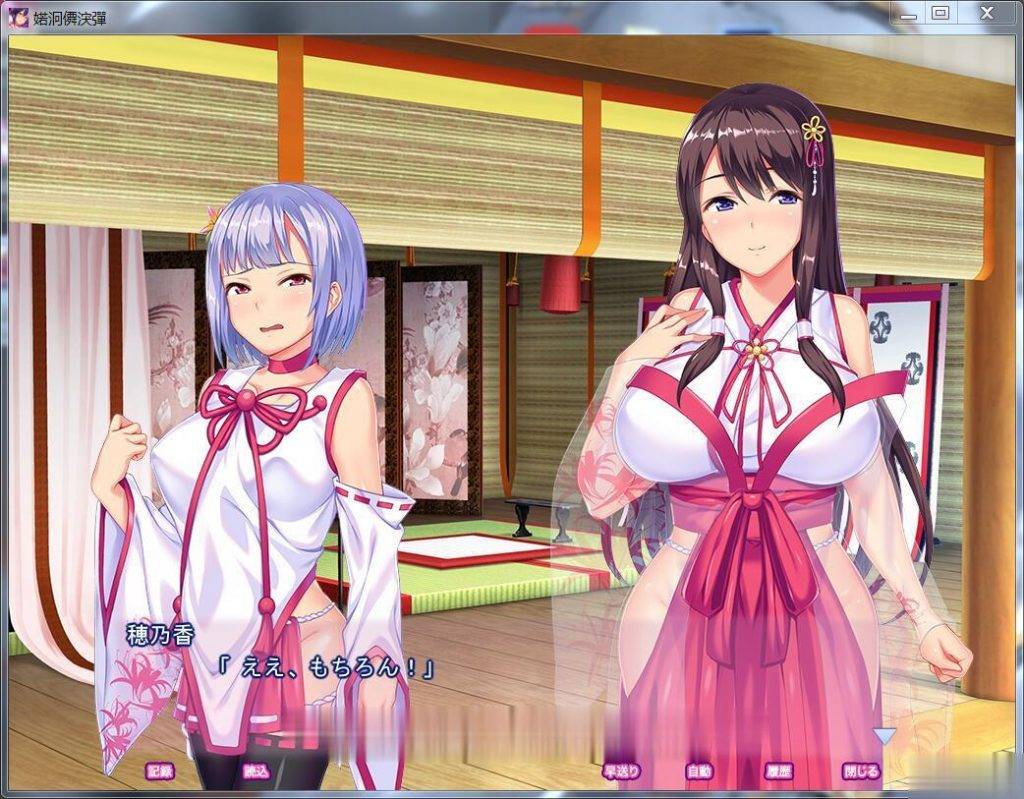Minimize the game window
The width and height of the screenshot is (1024, 799).
(908, 13)
